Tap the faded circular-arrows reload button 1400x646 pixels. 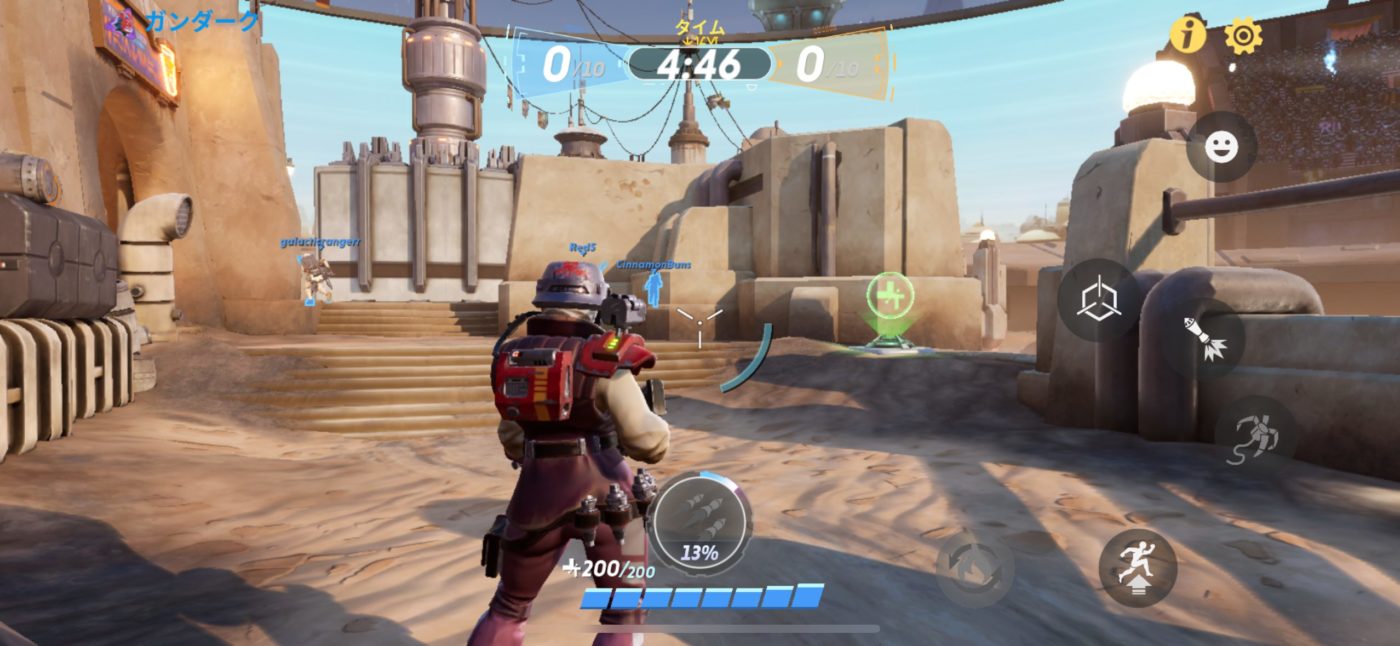point(974,568)
